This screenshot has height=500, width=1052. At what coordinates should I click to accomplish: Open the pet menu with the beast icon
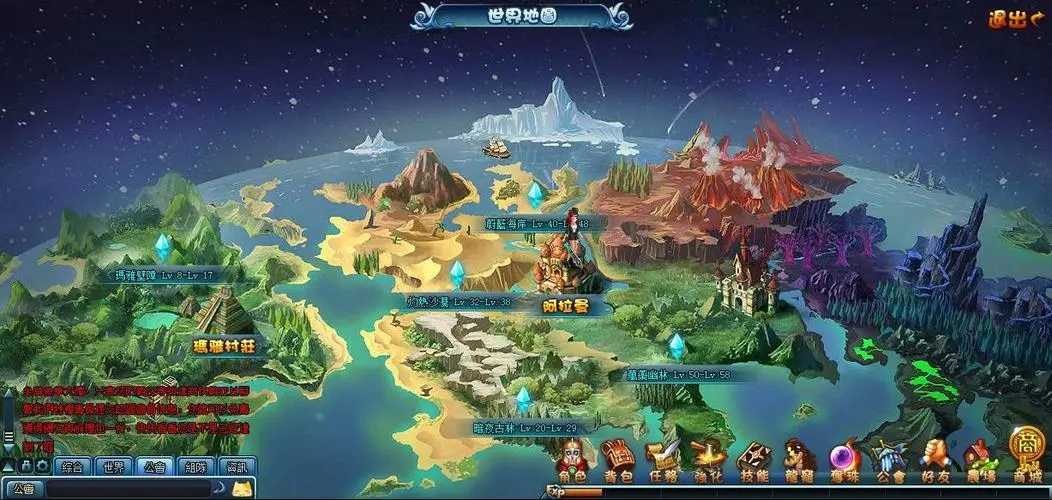pyautogui.click(x=798, y=461)
